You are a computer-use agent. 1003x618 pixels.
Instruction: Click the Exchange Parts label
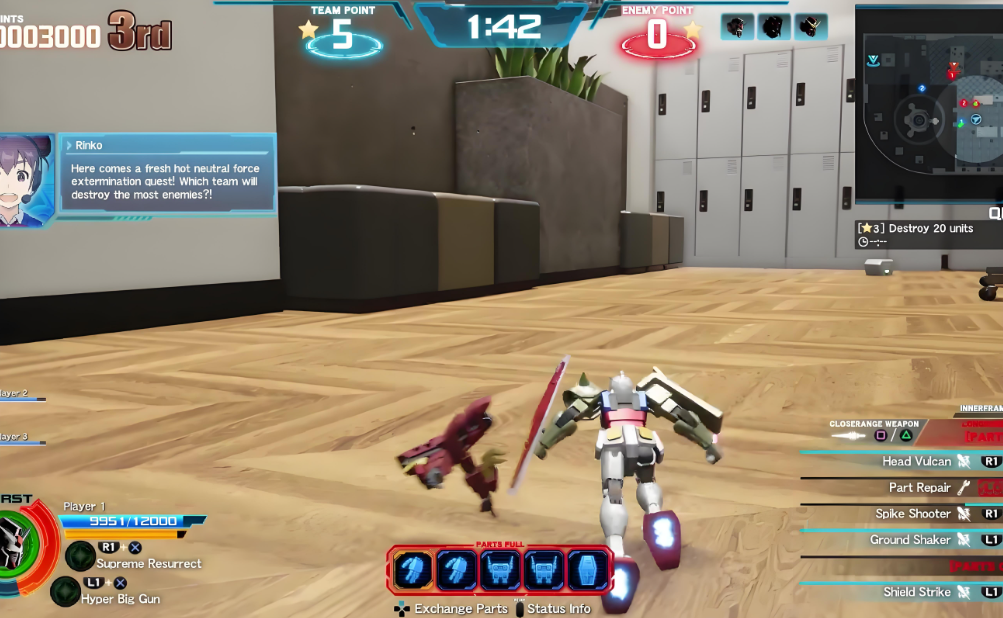461,608
